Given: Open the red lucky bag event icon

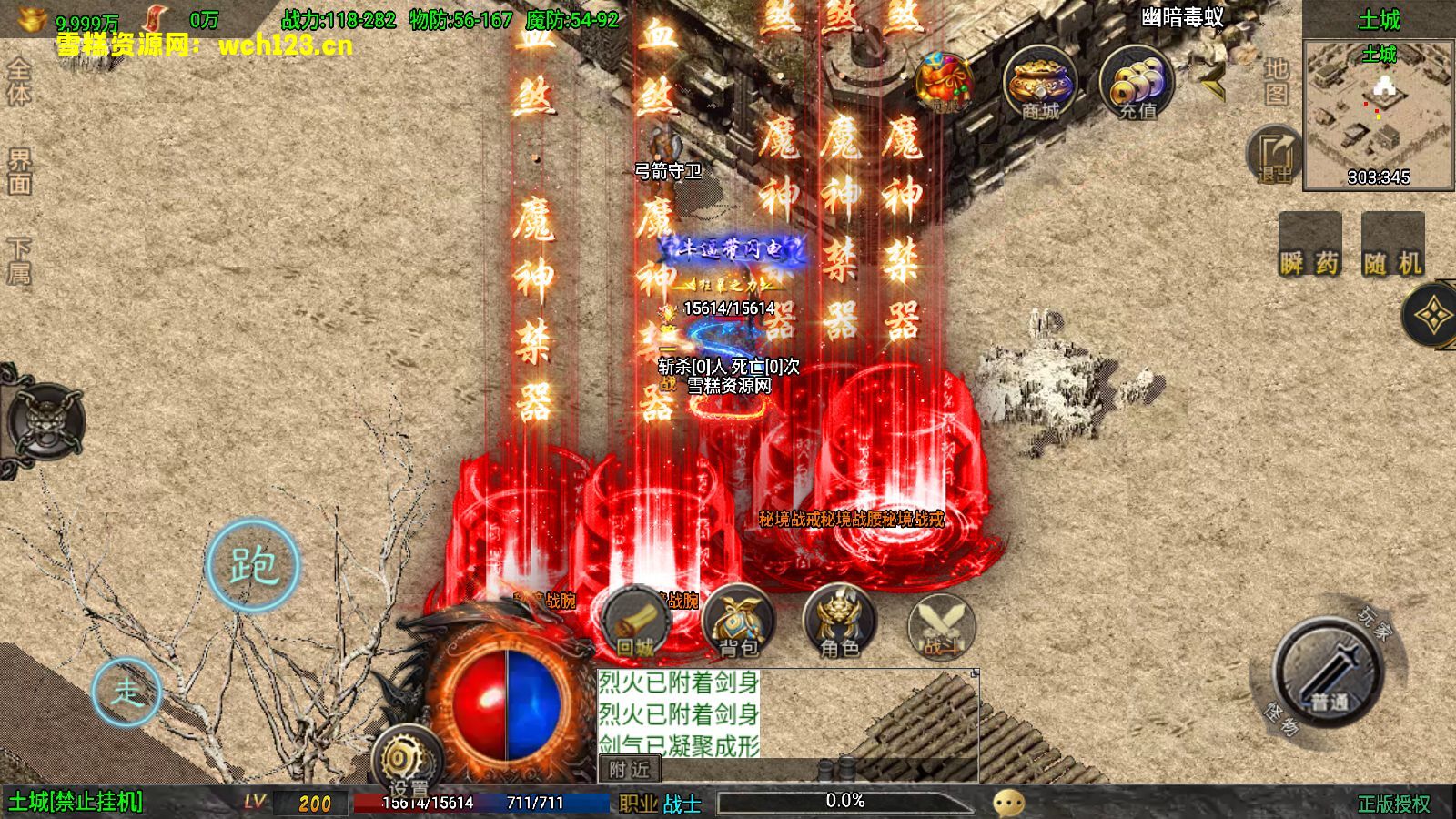Looking at the screenshot, I should pos(945,84).
